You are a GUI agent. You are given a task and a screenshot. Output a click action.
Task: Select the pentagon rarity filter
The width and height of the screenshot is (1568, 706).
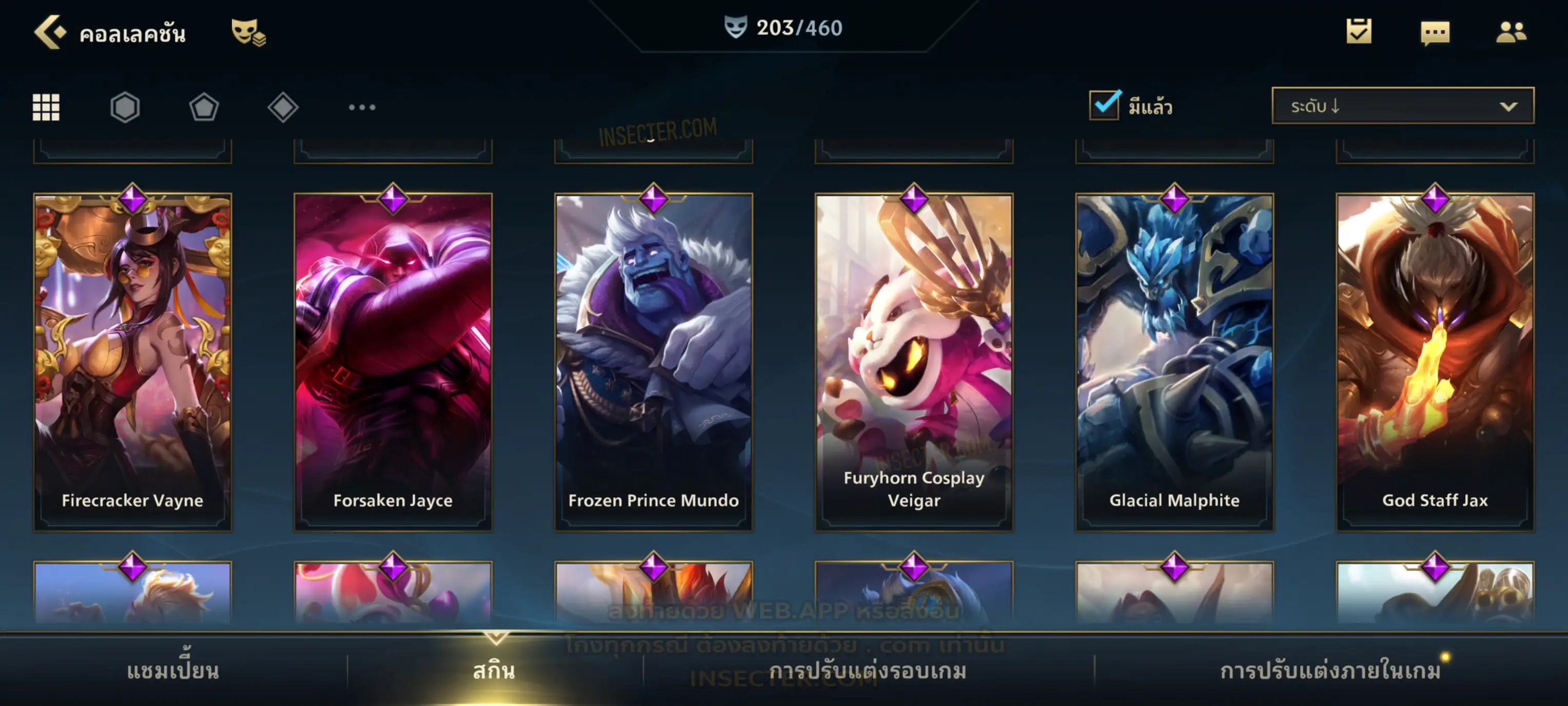coord(204,107)
